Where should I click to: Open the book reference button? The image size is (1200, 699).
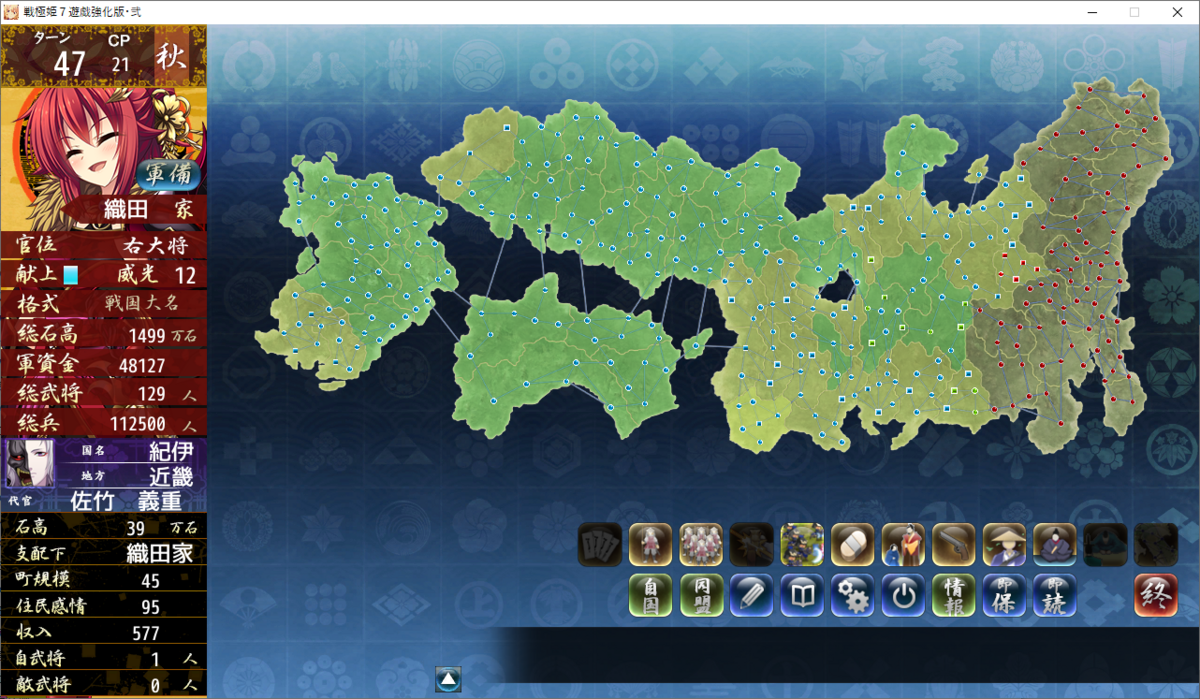802,595
